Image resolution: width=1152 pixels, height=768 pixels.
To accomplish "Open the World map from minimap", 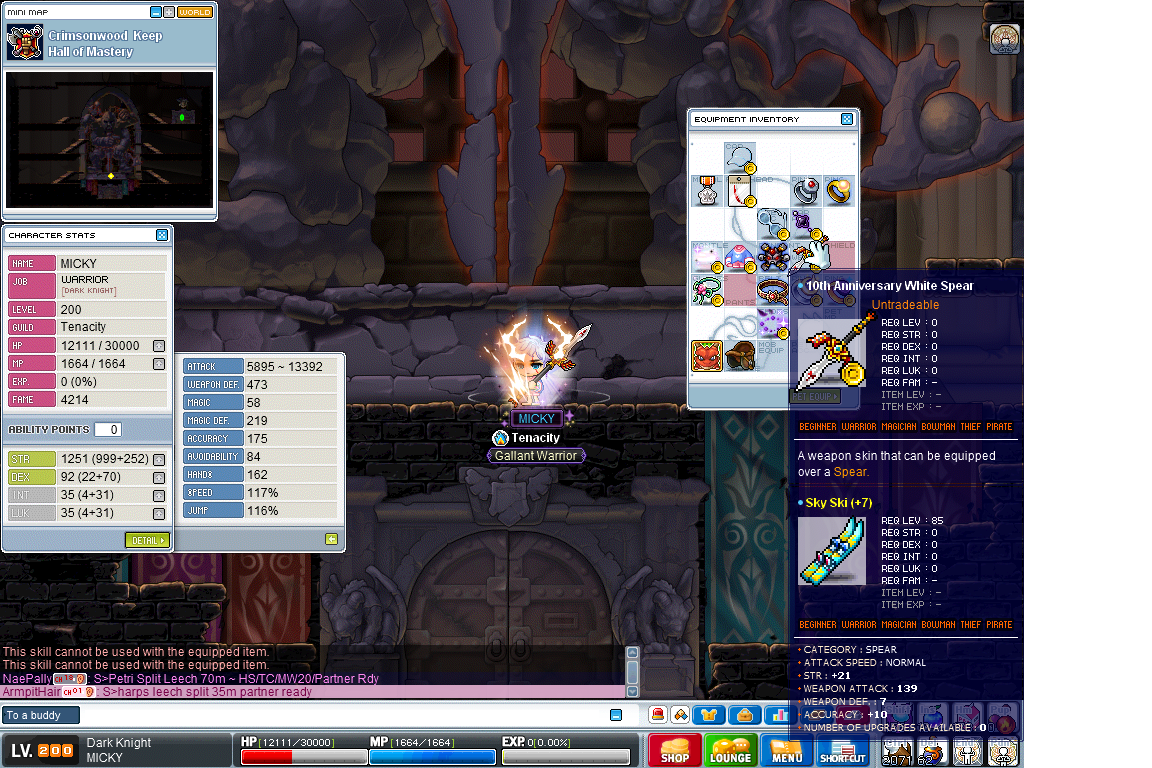I will point(195,12).
